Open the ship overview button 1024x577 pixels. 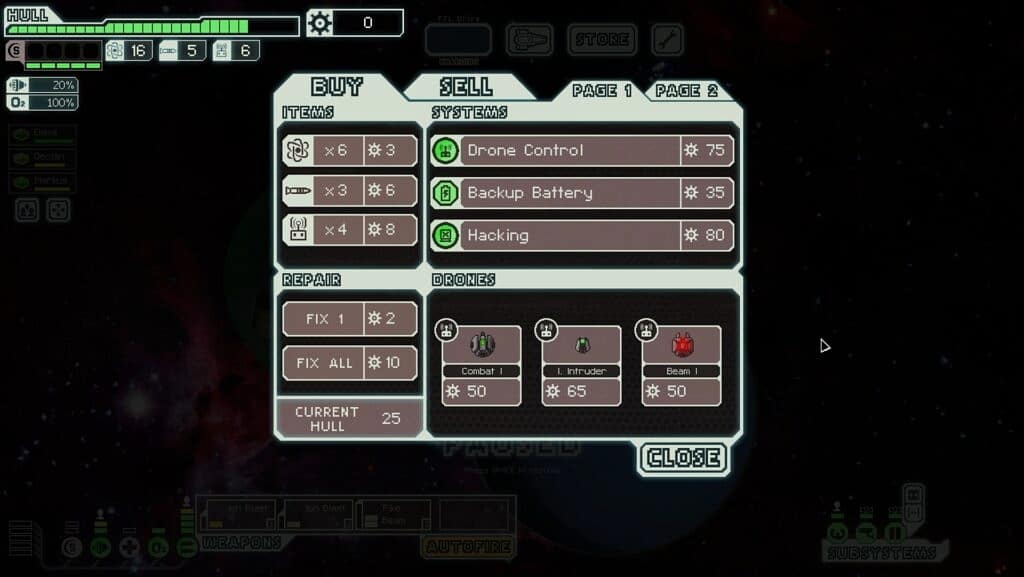[529, 40]
